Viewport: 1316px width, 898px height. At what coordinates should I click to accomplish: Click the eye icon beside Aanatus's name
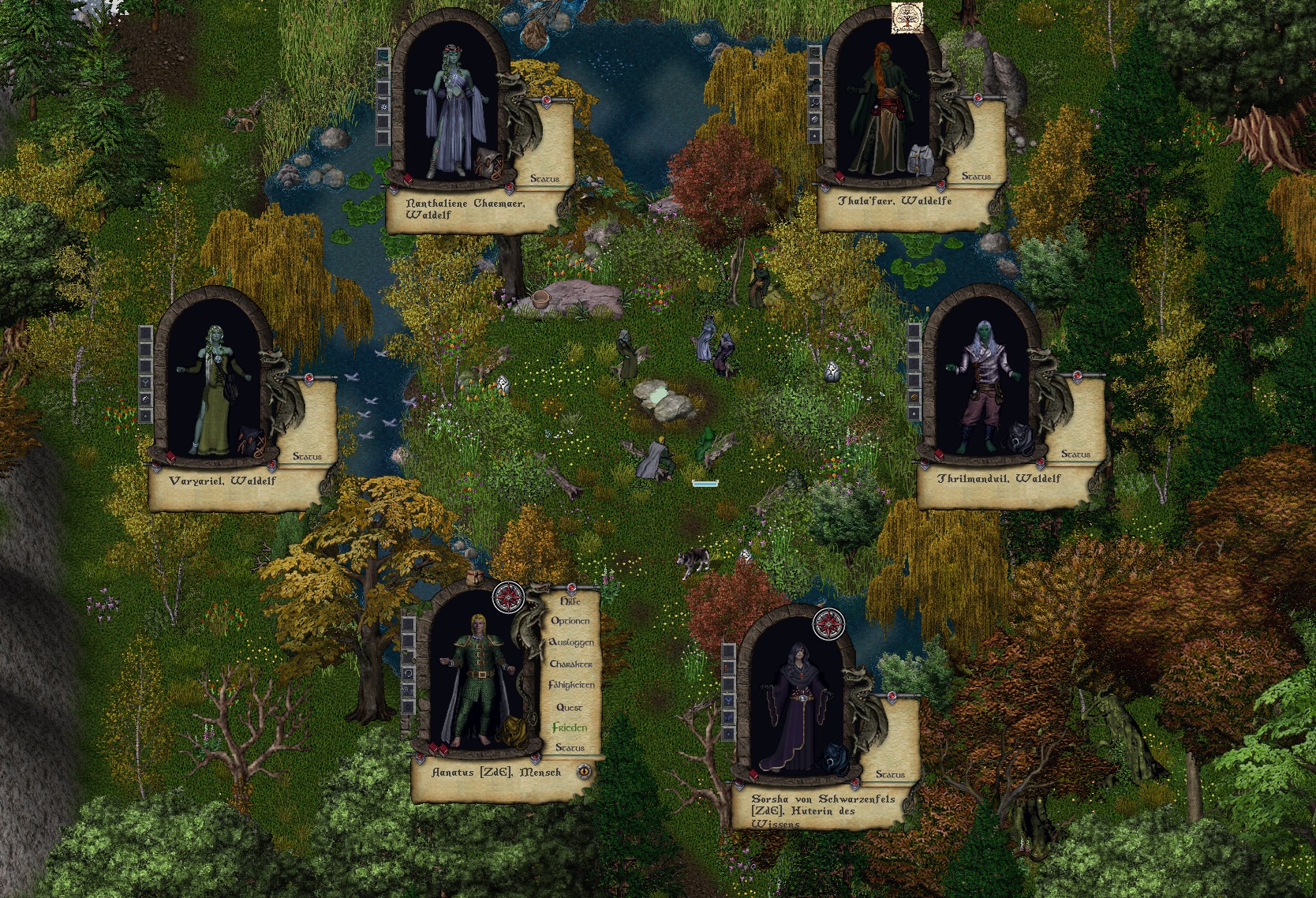(585, 772)
